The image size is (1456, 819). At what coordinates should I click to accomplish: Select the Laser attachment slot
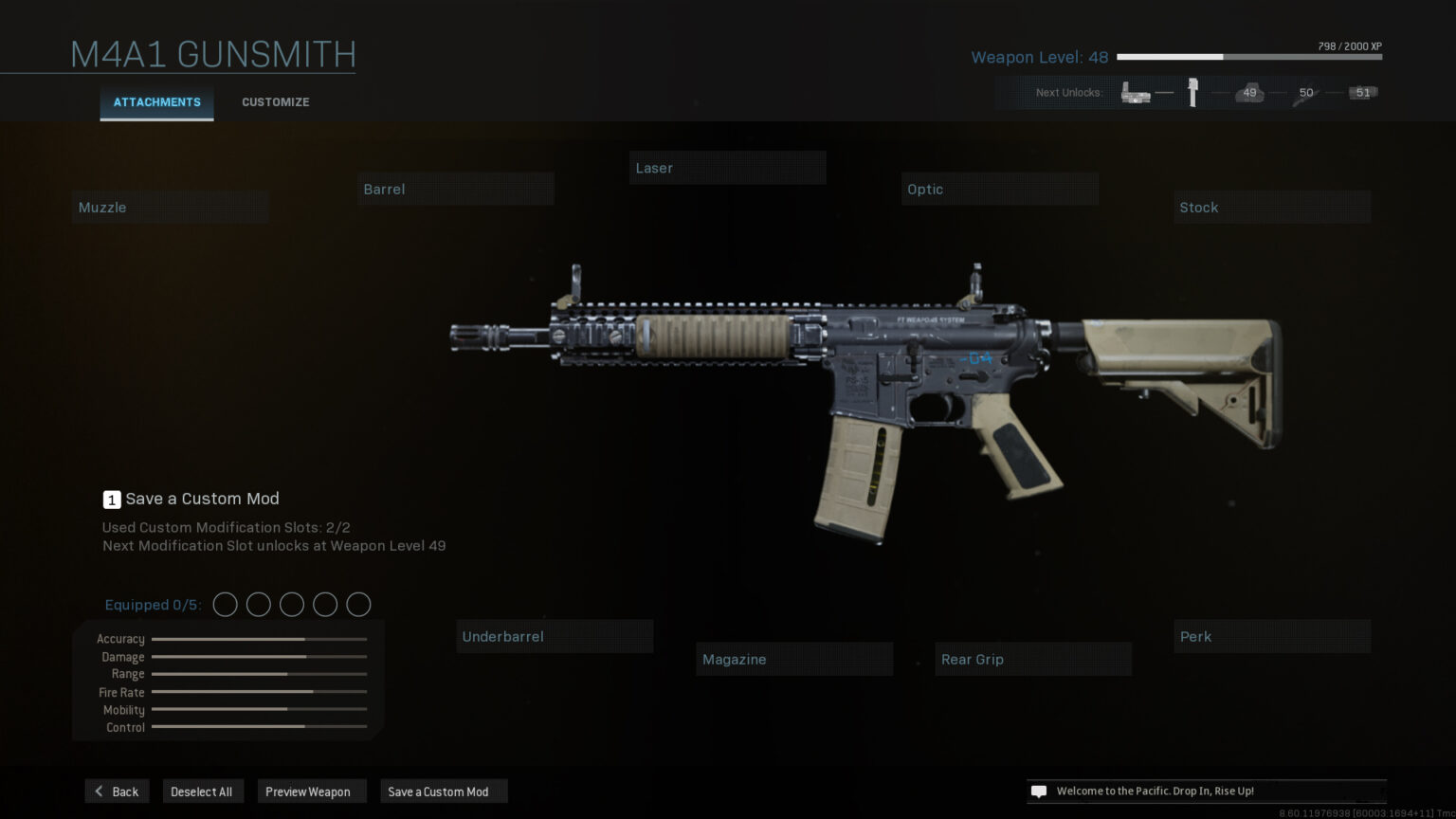click(x=727, y=167)
